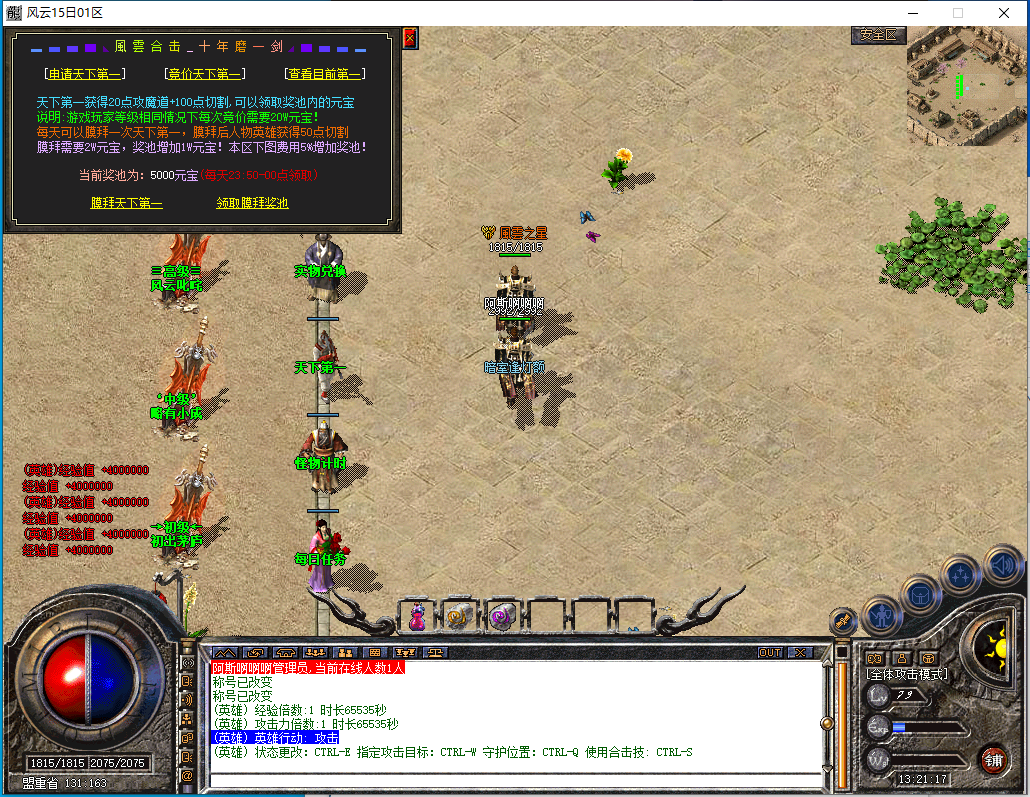Choose the 膜拜天下第一 worship link
Screen dimensions: 1030x797
point(126,203)
